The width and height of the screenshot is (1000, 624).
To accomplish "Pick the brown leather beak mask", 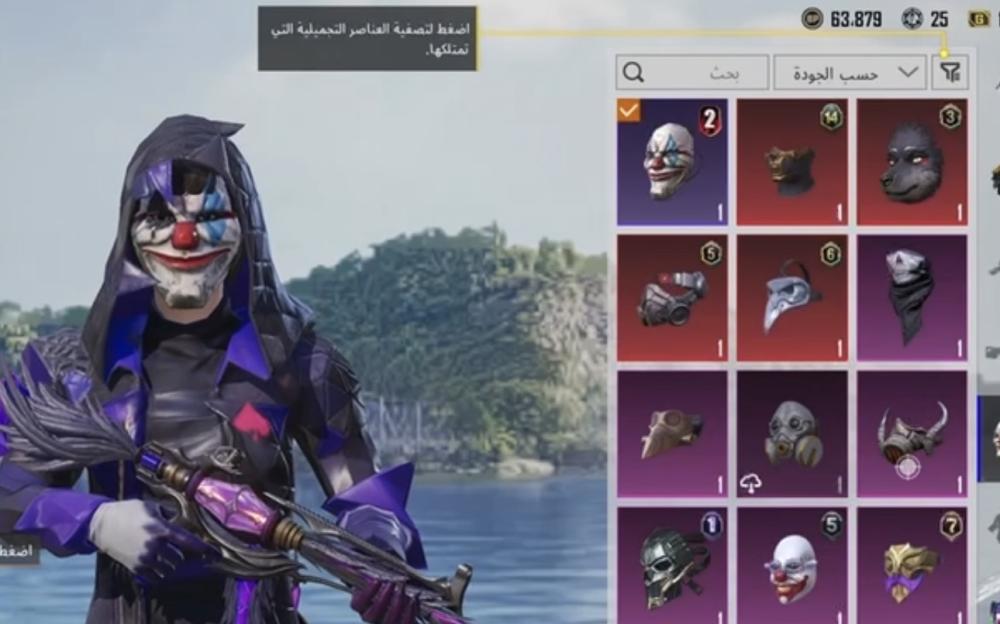I will click(672, 433).
